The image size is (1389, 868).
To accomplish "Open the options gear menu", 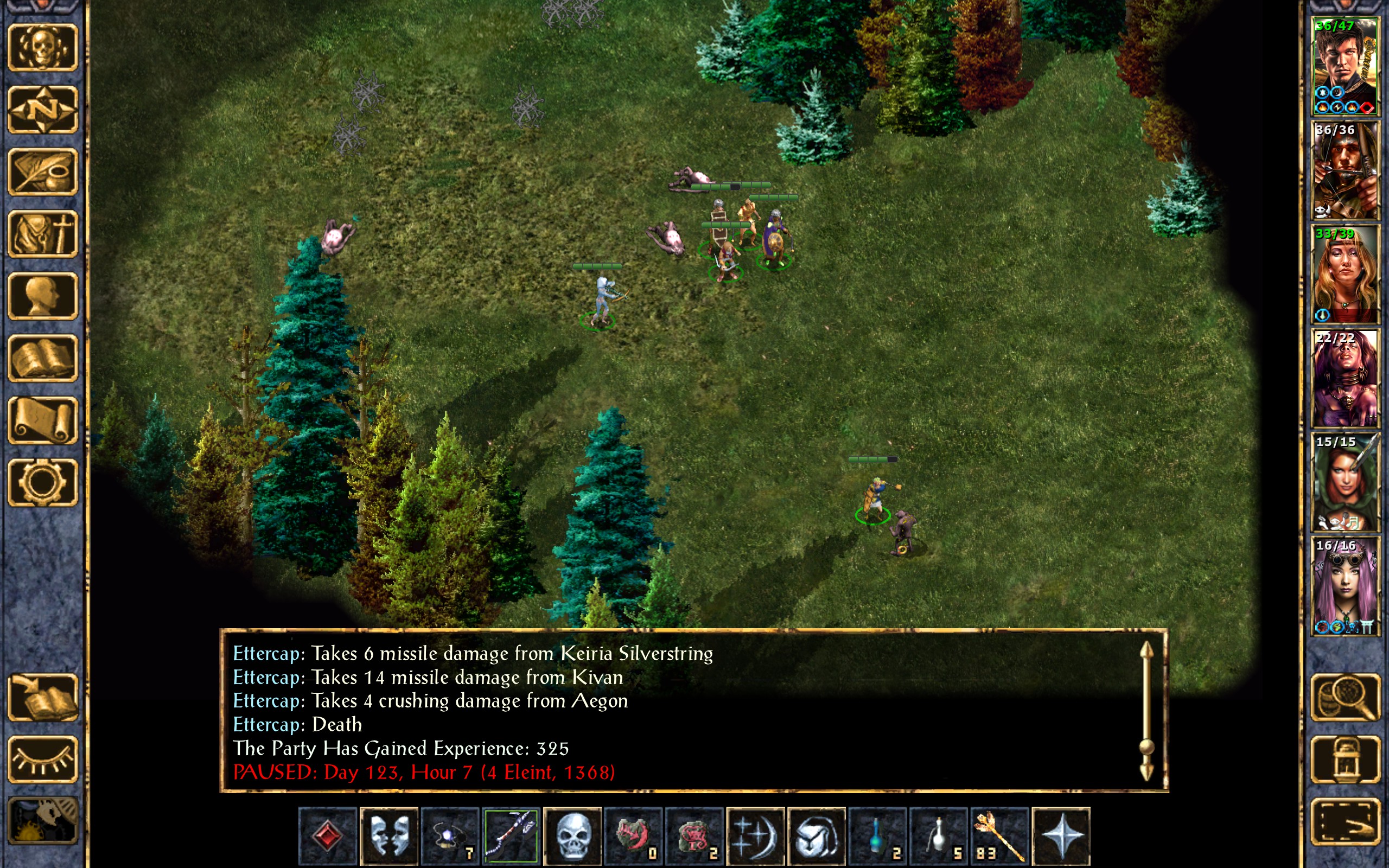I will [x=43, y=482].
